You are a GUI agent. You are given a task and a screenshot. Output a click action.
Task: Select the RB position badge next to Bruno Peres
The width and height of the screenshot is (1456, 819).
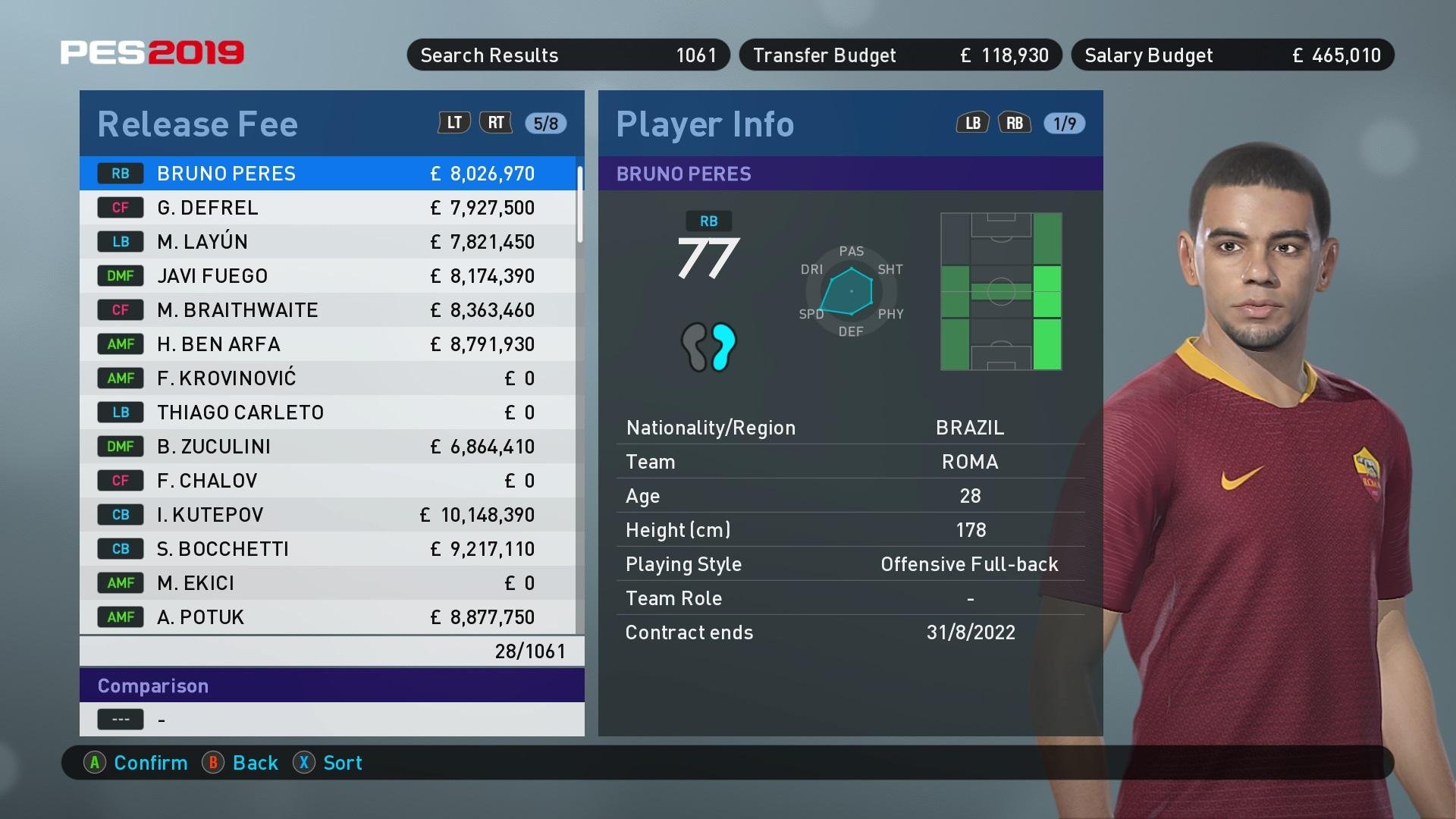121,173
